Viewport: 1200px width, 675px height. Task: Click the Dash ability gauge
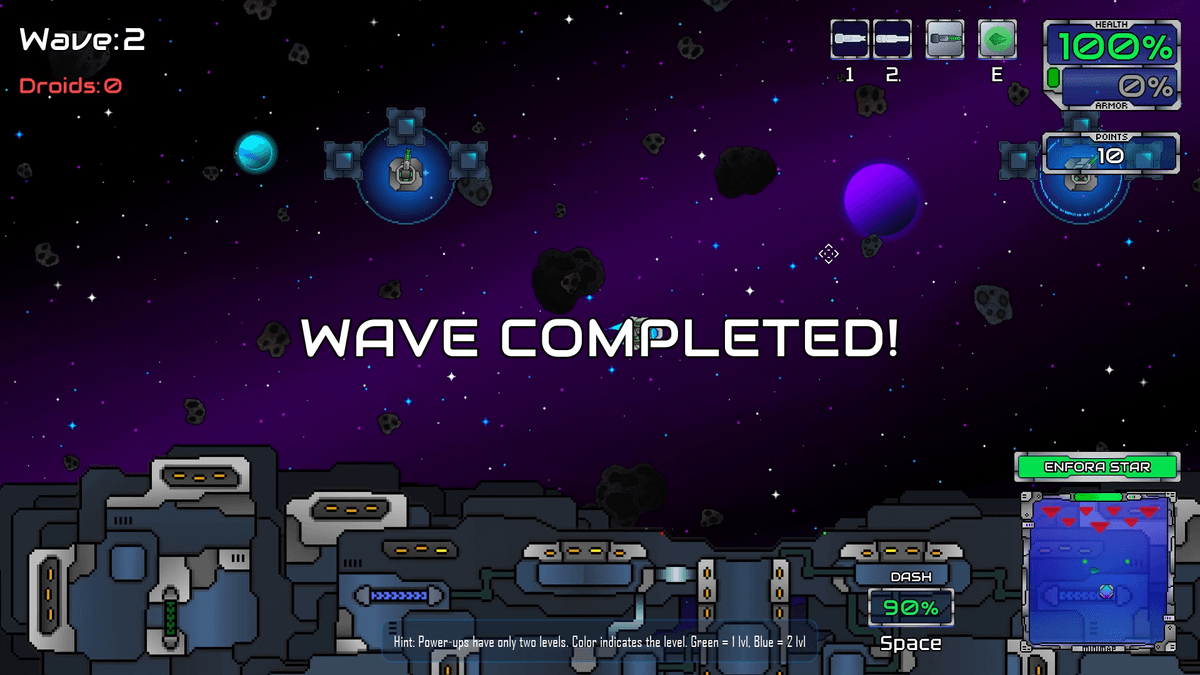(x=910, y=607)
